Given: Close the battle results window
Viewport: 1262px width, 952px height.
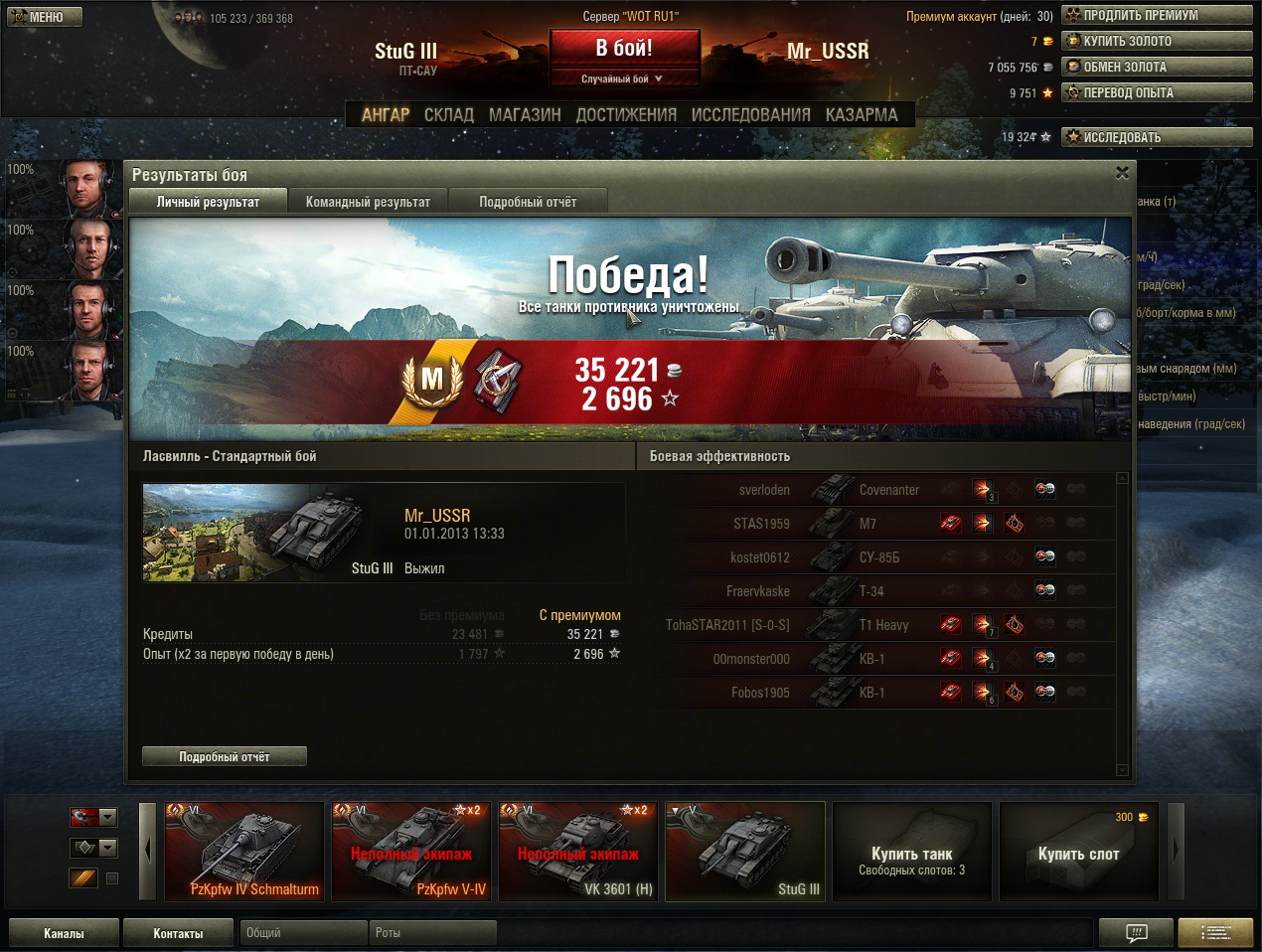Looking at the screenshot, I should pos(1122,173).
